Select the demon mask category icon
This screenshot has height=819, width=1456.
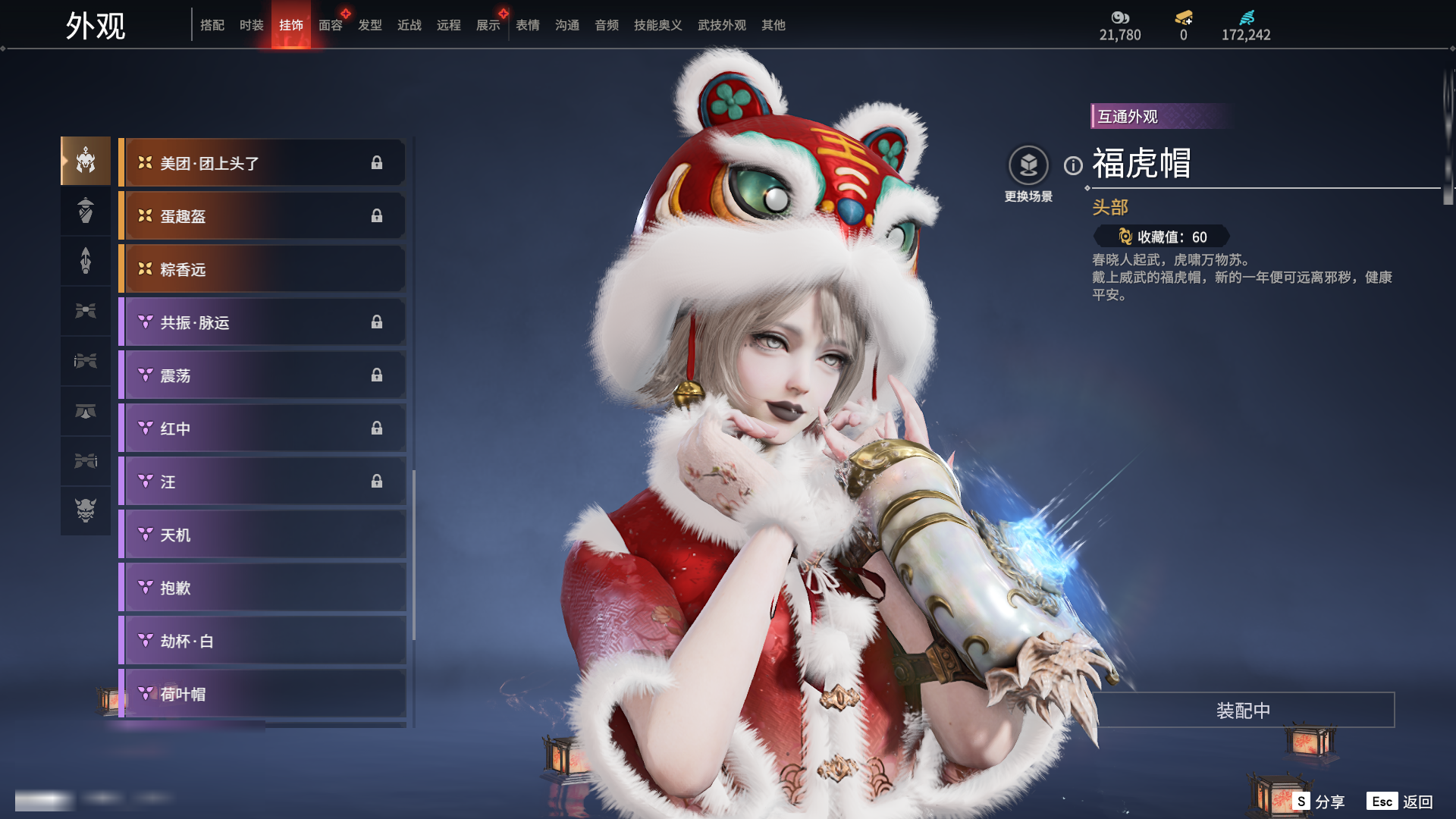(x=86, y=510)
